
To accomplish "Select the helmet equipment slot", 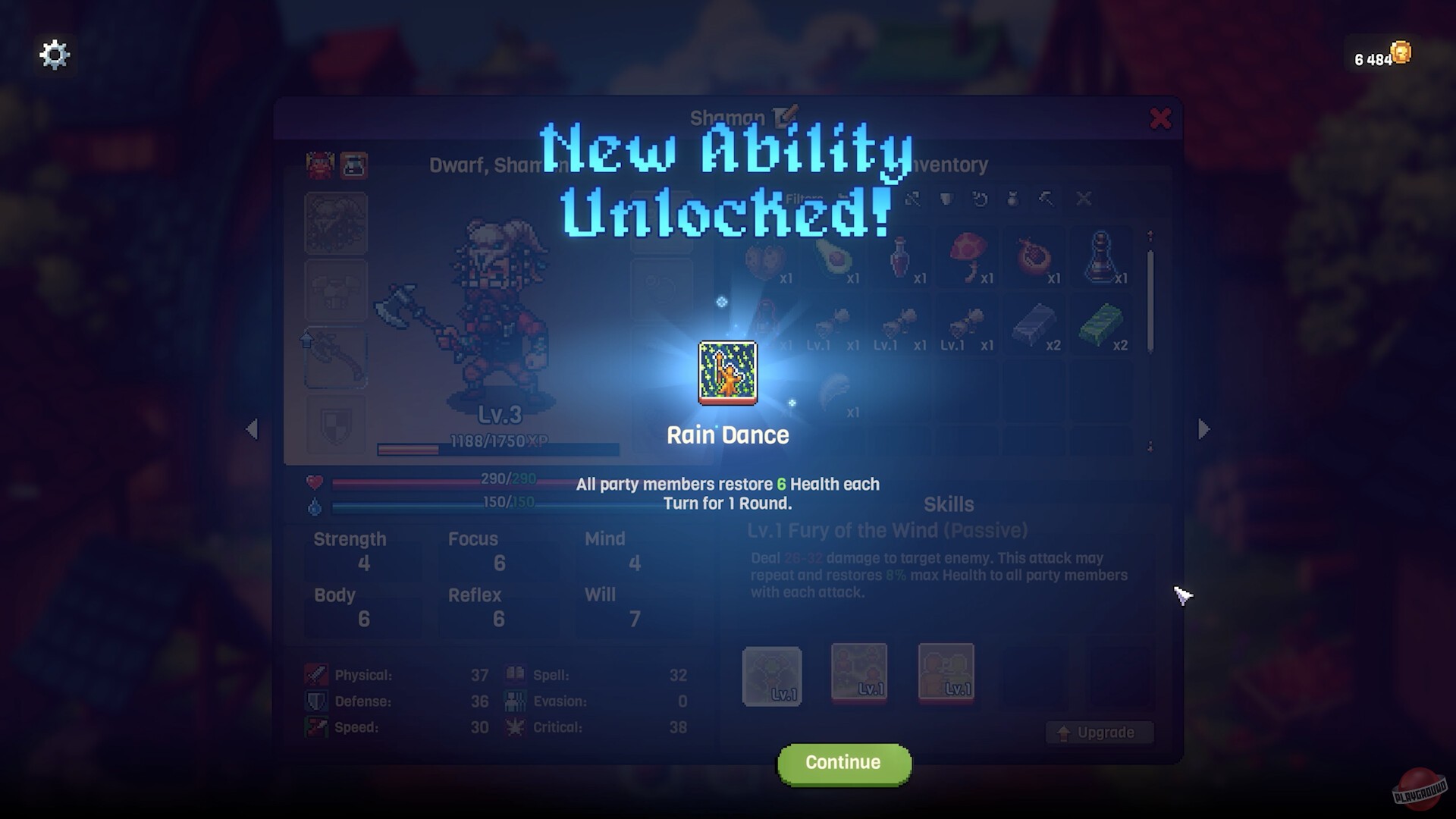I will 336,221.
